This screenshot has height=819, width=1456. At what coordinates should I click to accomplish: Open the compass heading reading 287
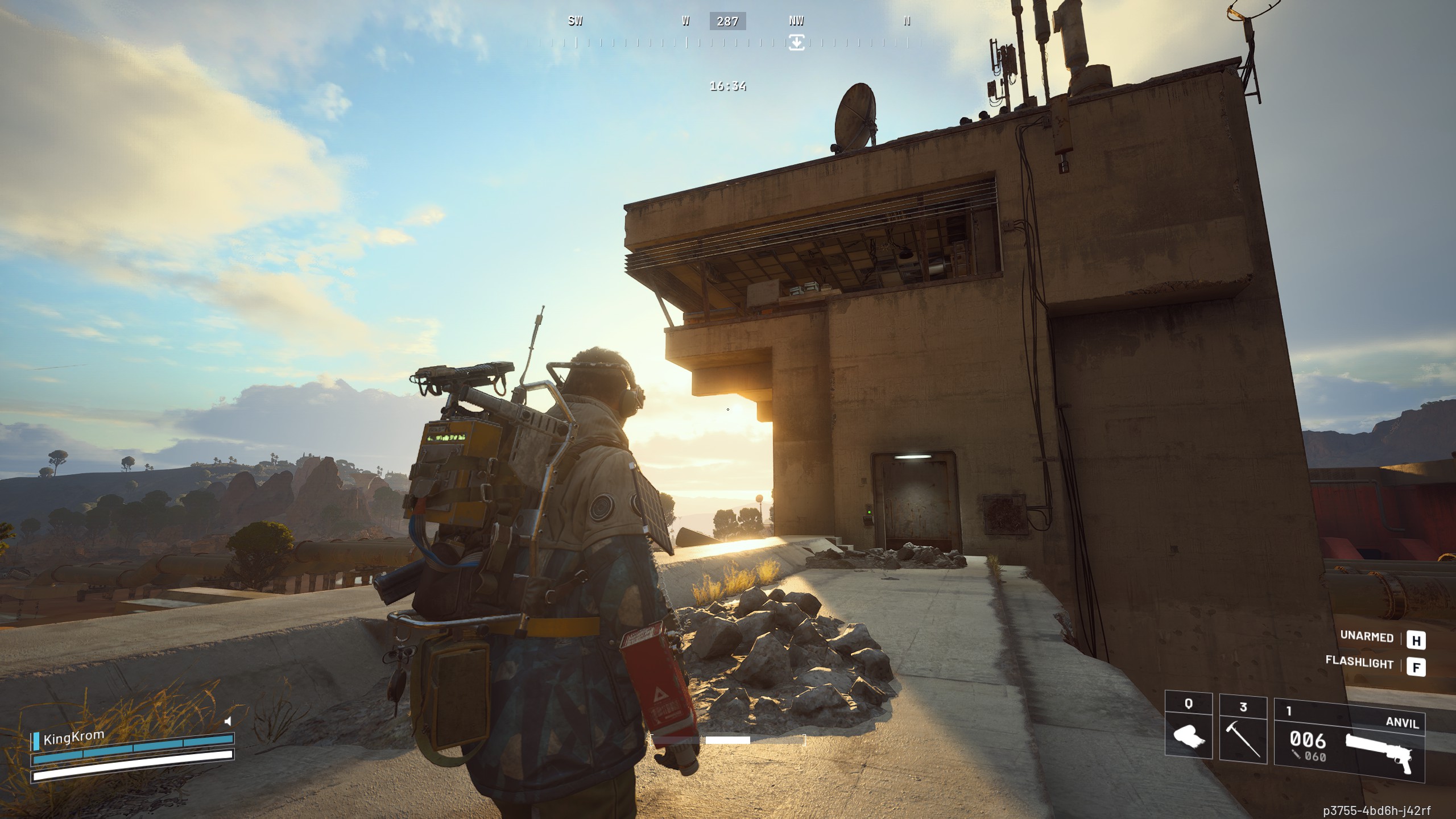point(727,22)
